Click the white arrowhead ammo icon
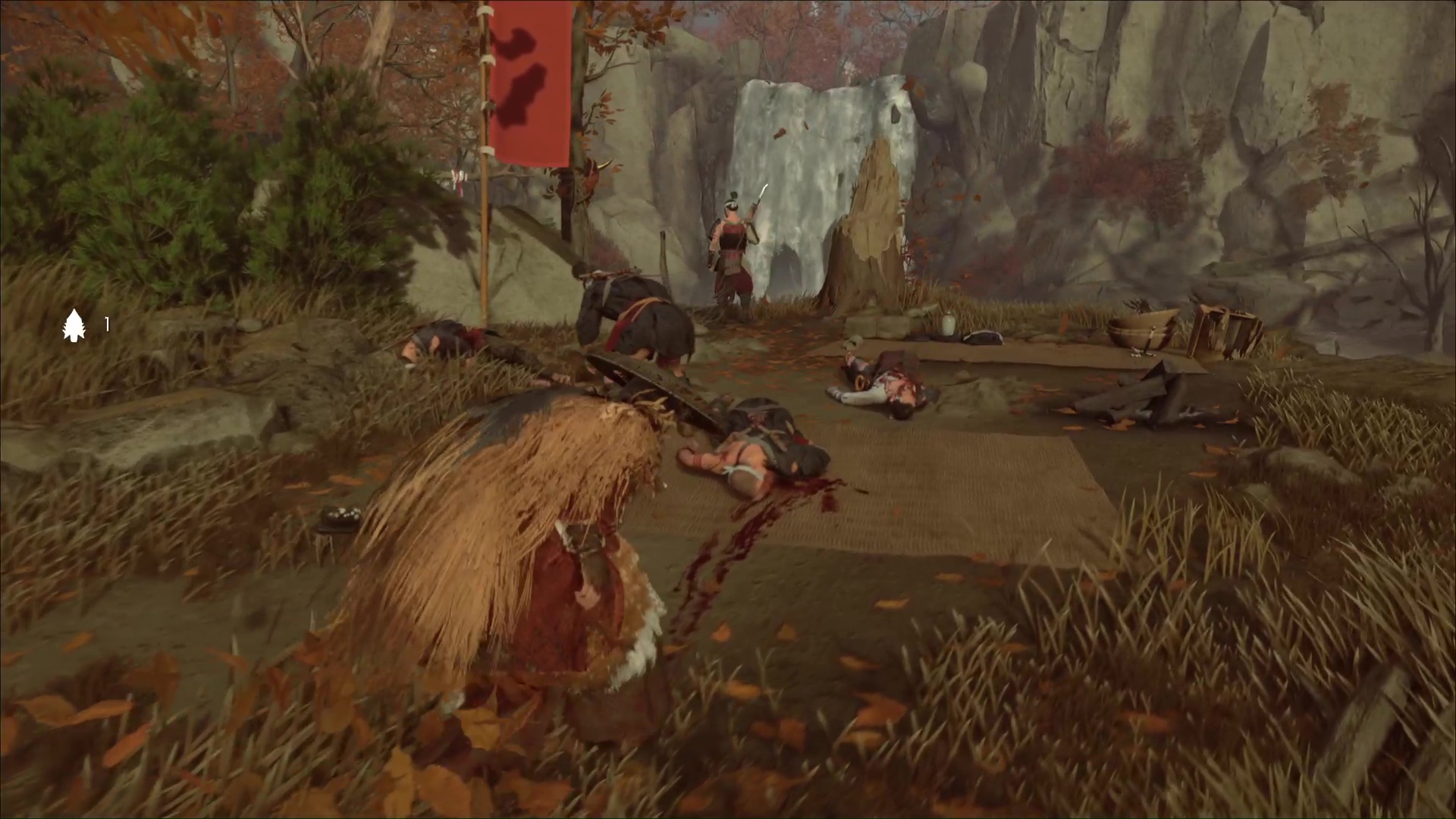The width and height of the screenshot is (1456, 819). pos(74,325)
